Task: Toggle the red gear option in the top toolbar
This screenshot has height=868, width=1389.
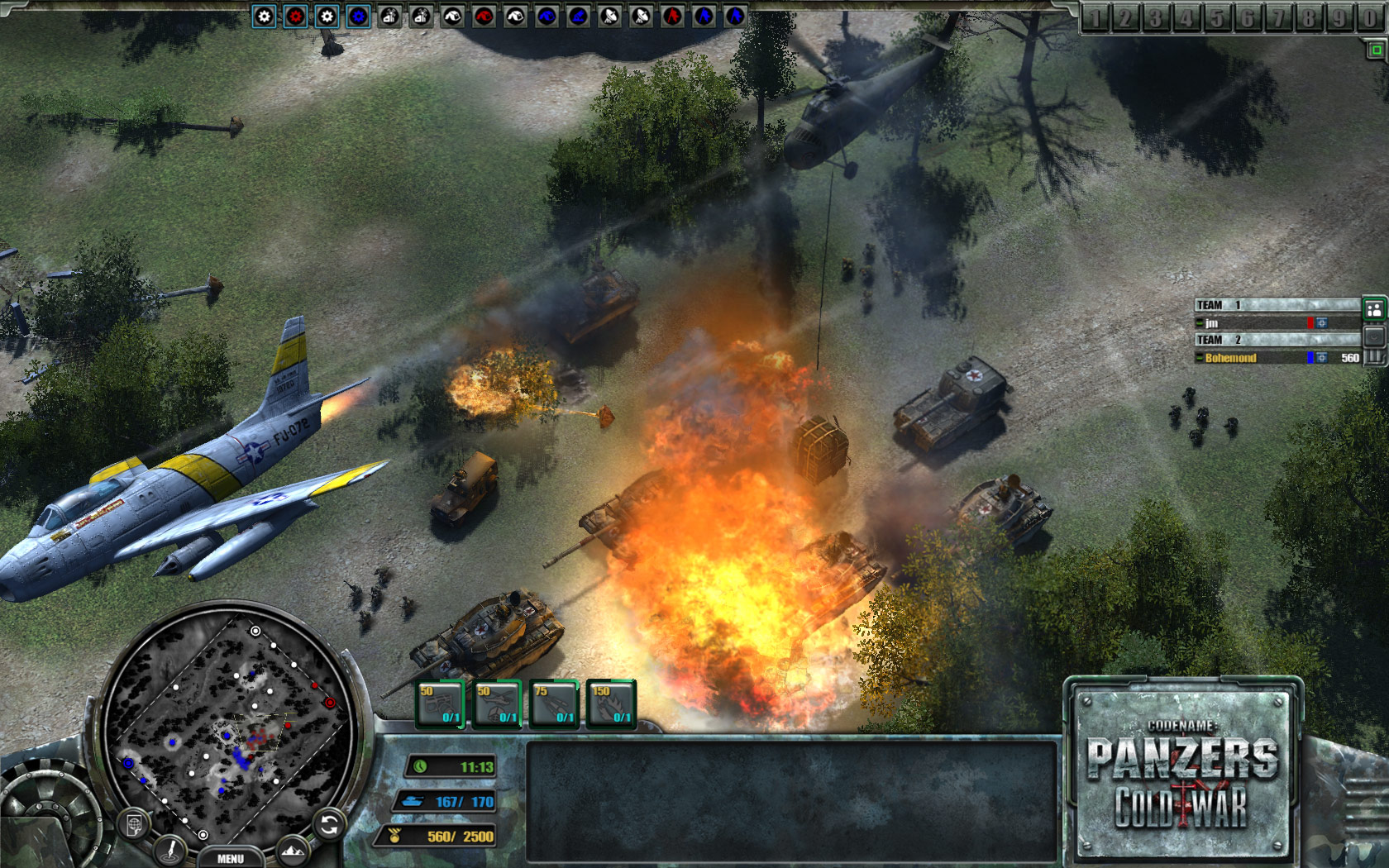Action: tap(296, 14)
